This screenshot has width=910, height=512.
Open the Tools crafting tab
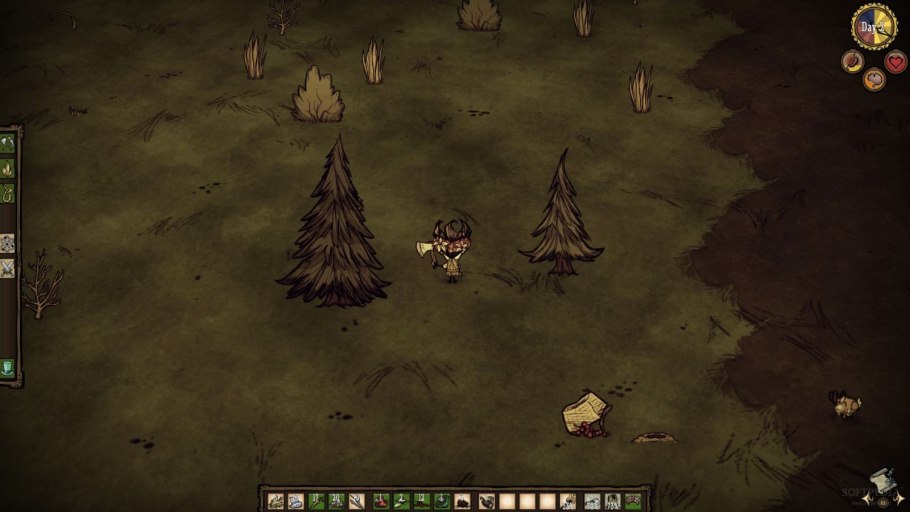point(8,143)
